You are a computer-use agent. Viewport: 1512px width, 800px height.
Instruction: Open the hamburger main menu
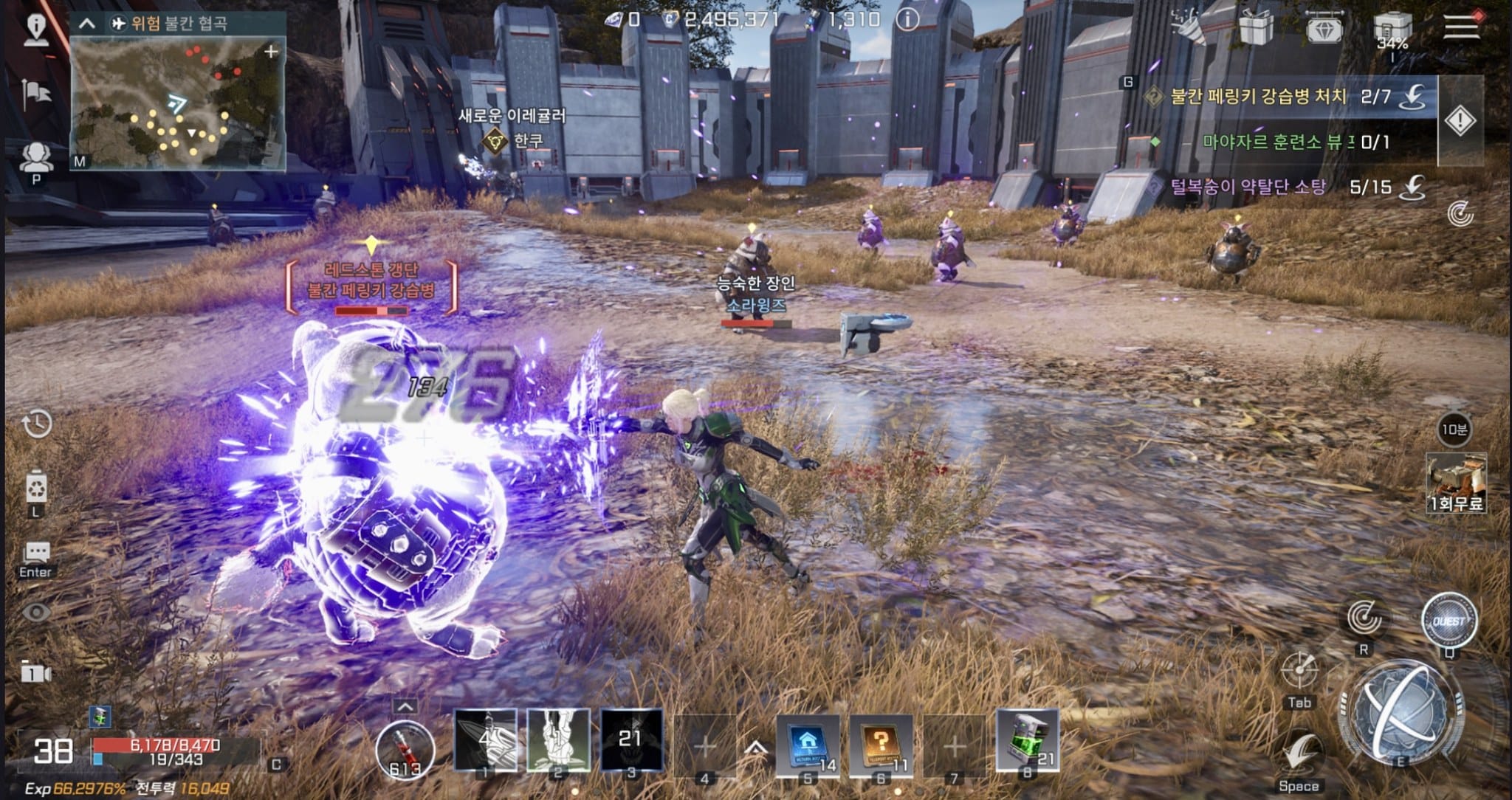pyautogui.click(x=1462, y=26)
